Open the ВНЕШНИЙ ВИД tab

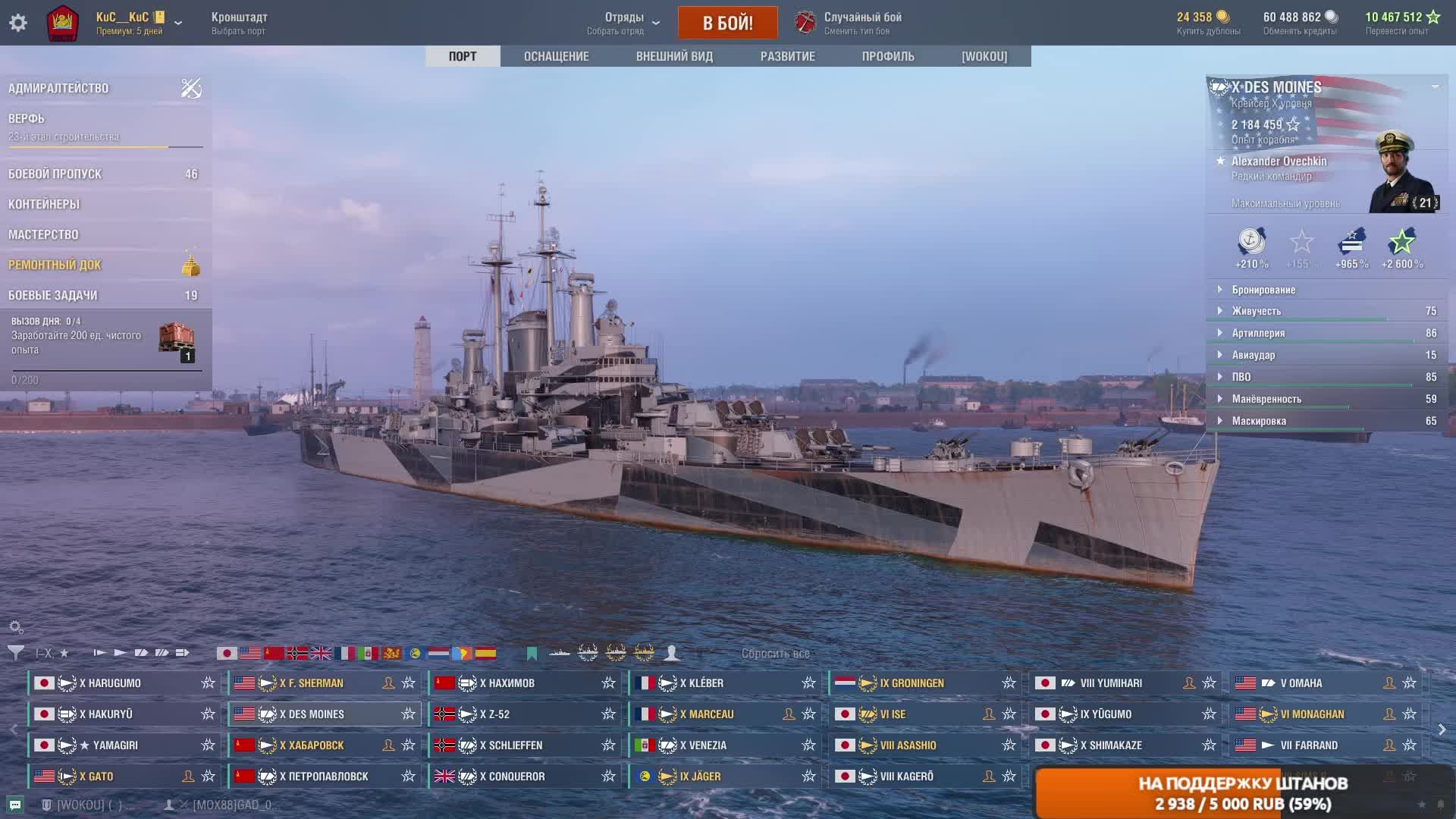pos(674,56)
